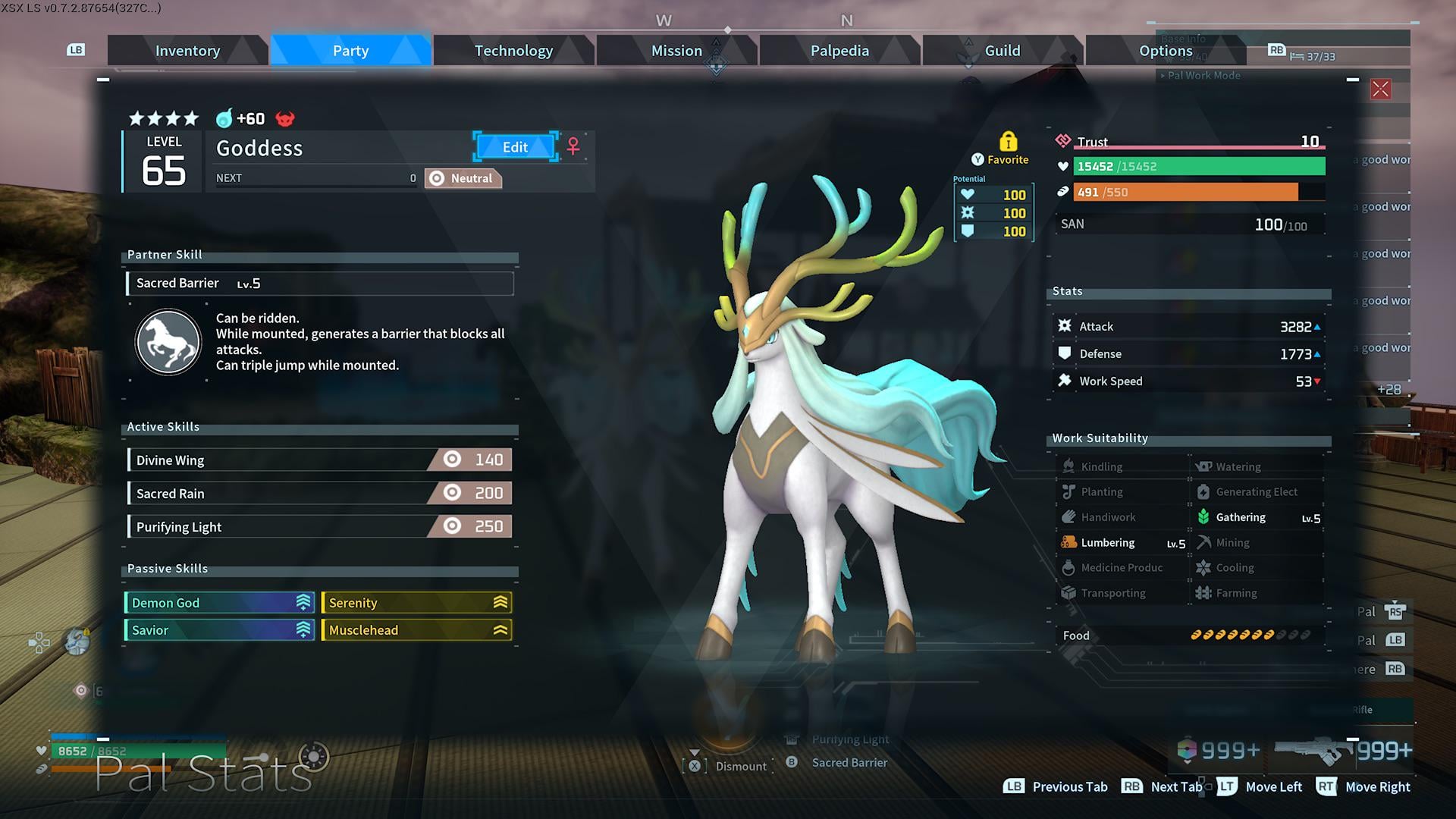Click the Musclehead passive skill
This screenshot has height=819, width=1456.
coord(416,630)
